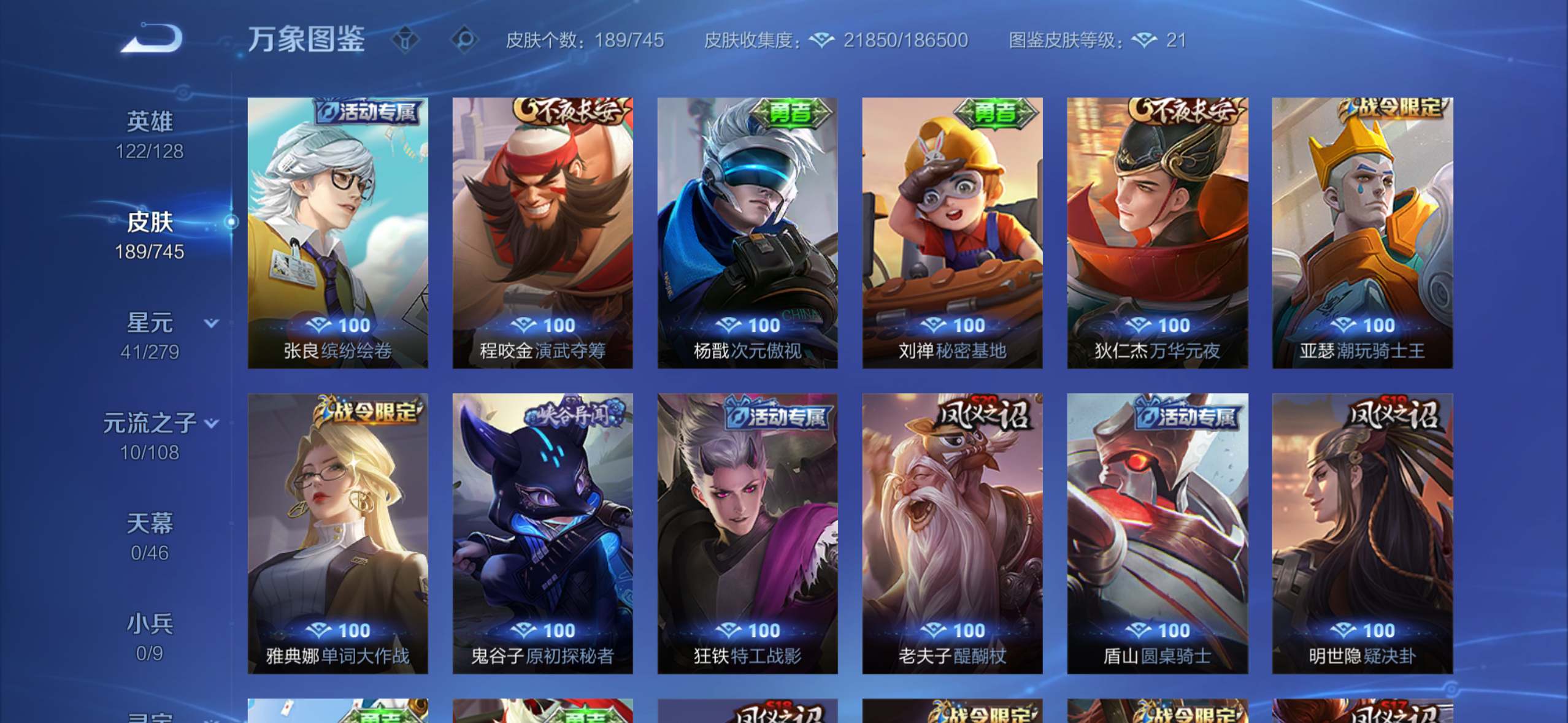The height and width of the screenshot is (723, 1568).
Task: Choose the 程咬金 演武夺筹 skin card
Action: 542,233
